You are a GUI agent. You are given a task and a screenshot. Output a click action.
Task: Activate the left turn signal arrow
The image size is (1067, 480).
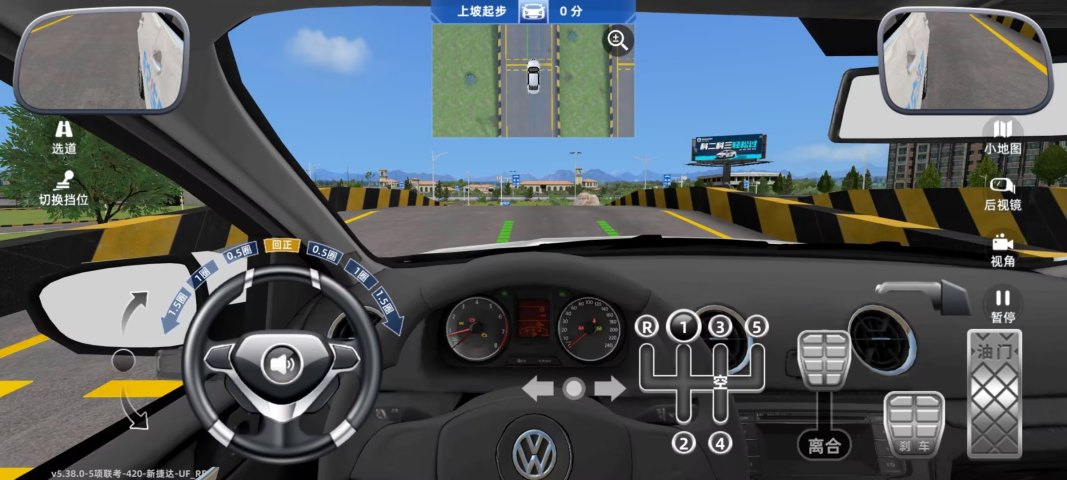point(537,389)
